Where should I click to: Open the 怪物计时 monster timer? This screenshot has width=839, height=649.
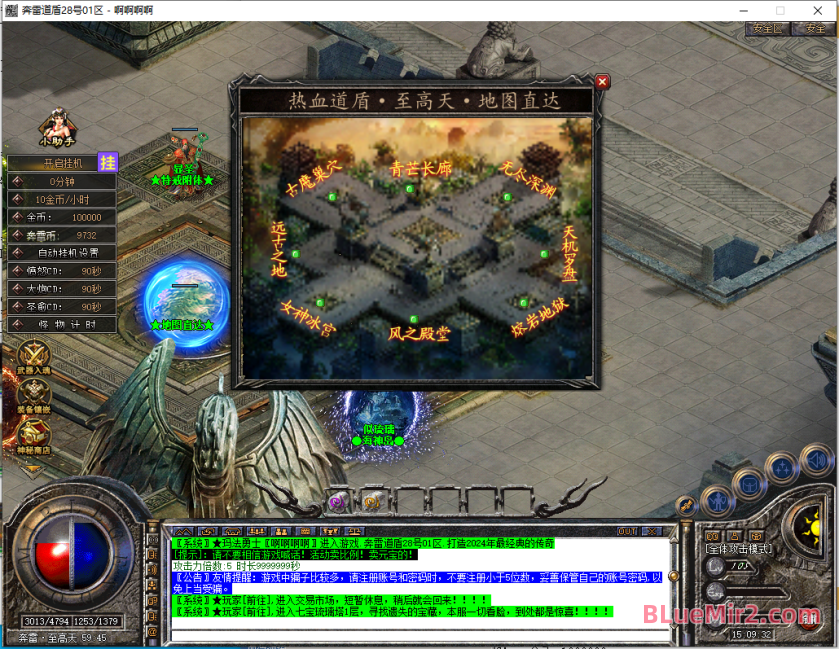coord(62,324)
